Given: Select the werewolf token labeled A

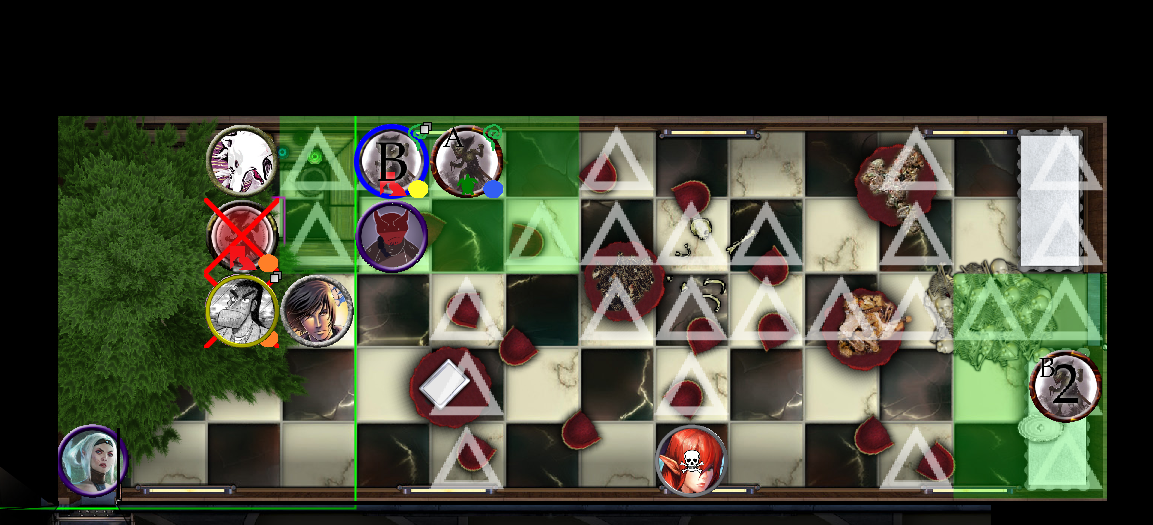Looking at the screenshot, I should [x=467, y=161].
